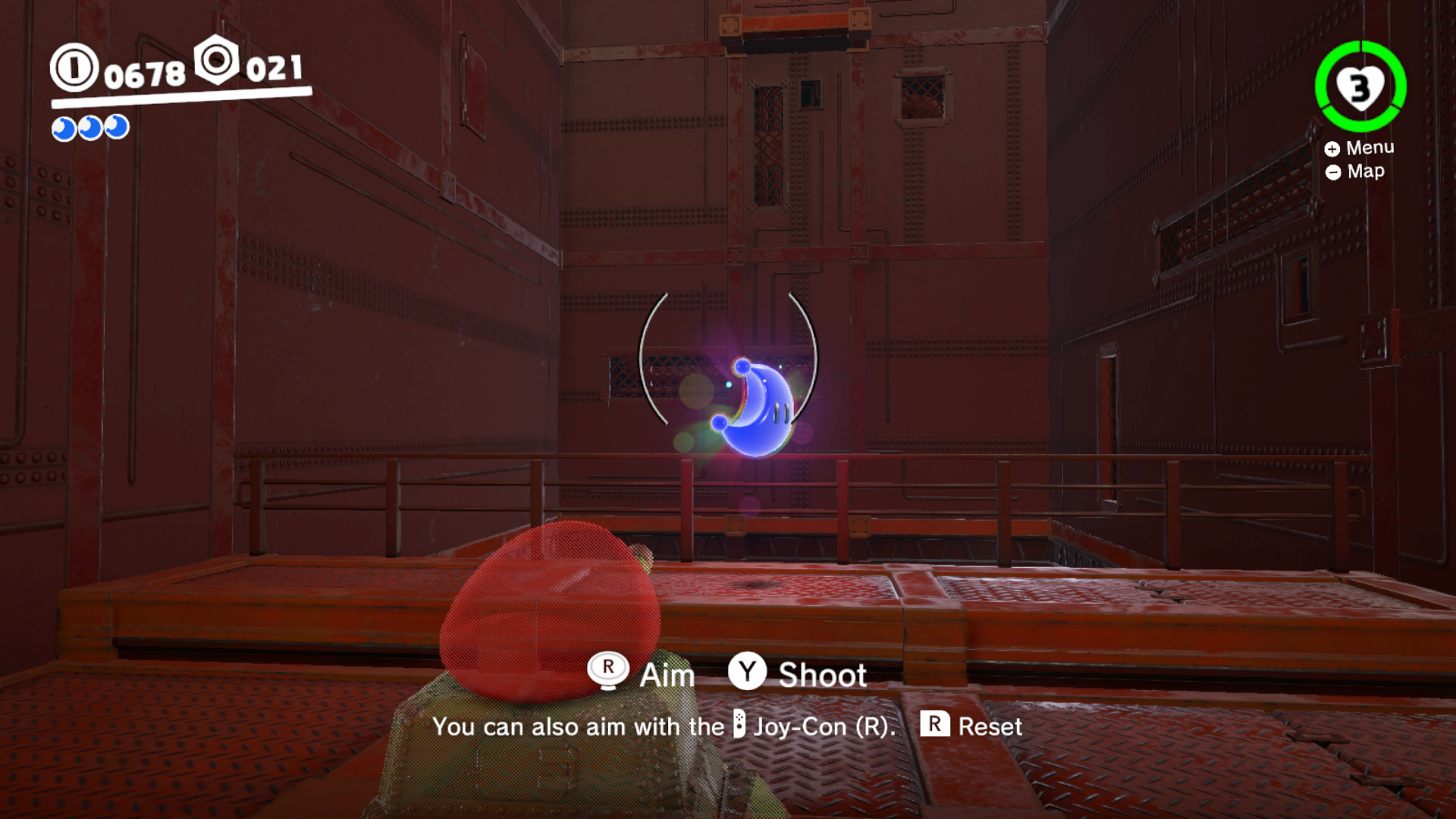Click the third Power Moon icon in HUD
Viewport: 1456px width, 819px height.
118,127
